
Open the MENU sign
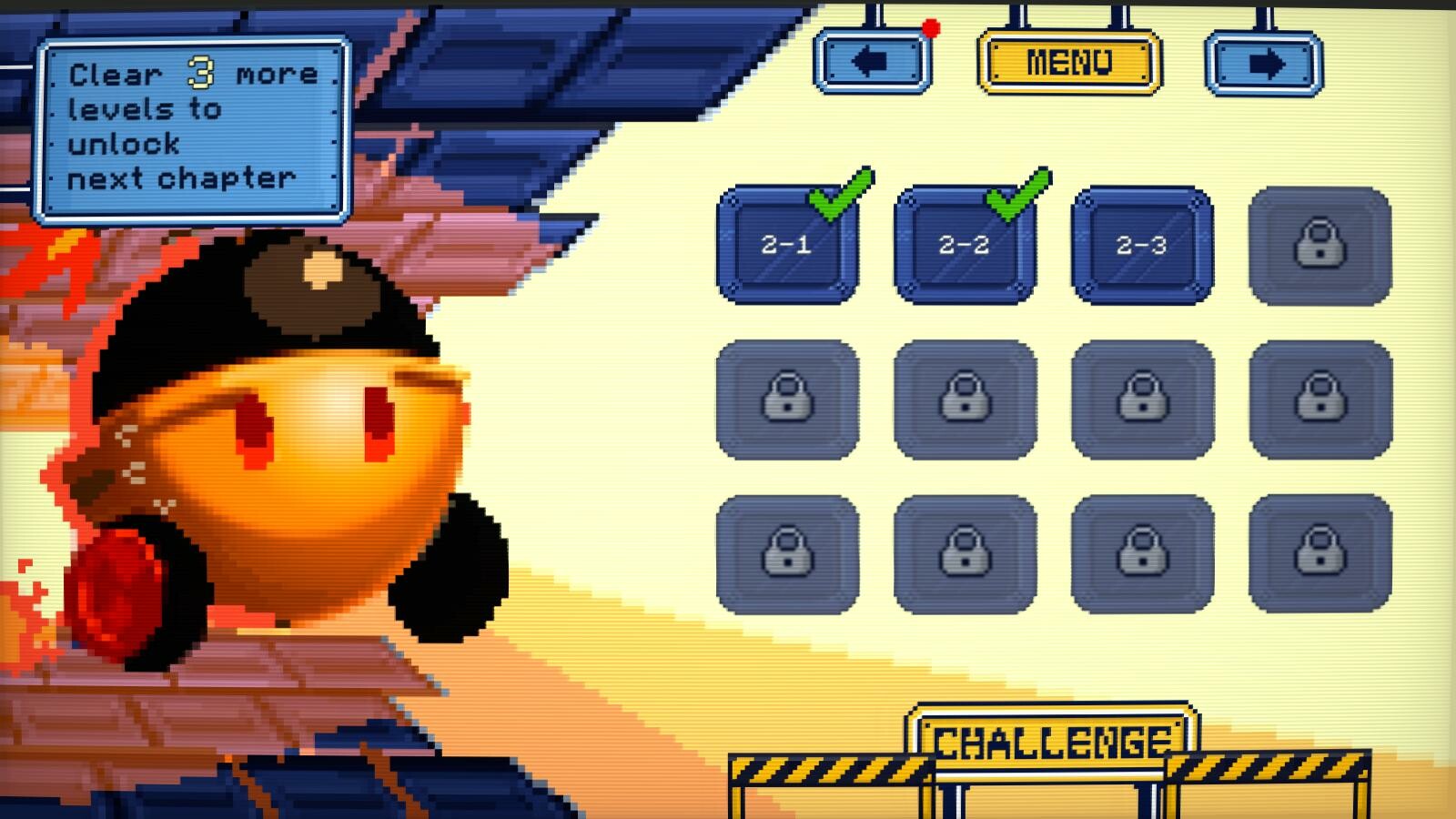point(1067,62)
